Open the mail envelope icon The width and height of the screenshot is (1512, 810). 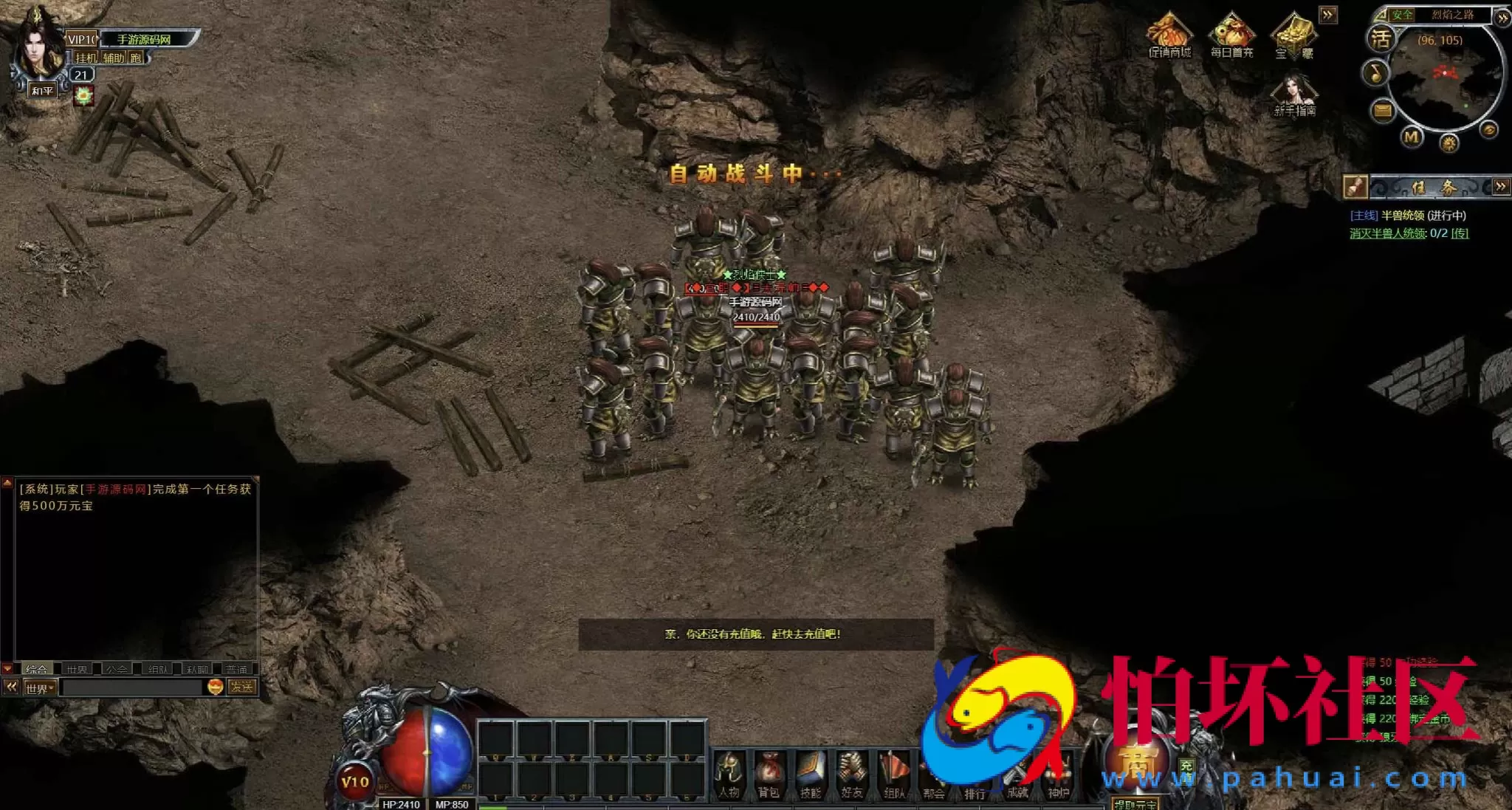pyautogui.click(x=1382, y=111)
